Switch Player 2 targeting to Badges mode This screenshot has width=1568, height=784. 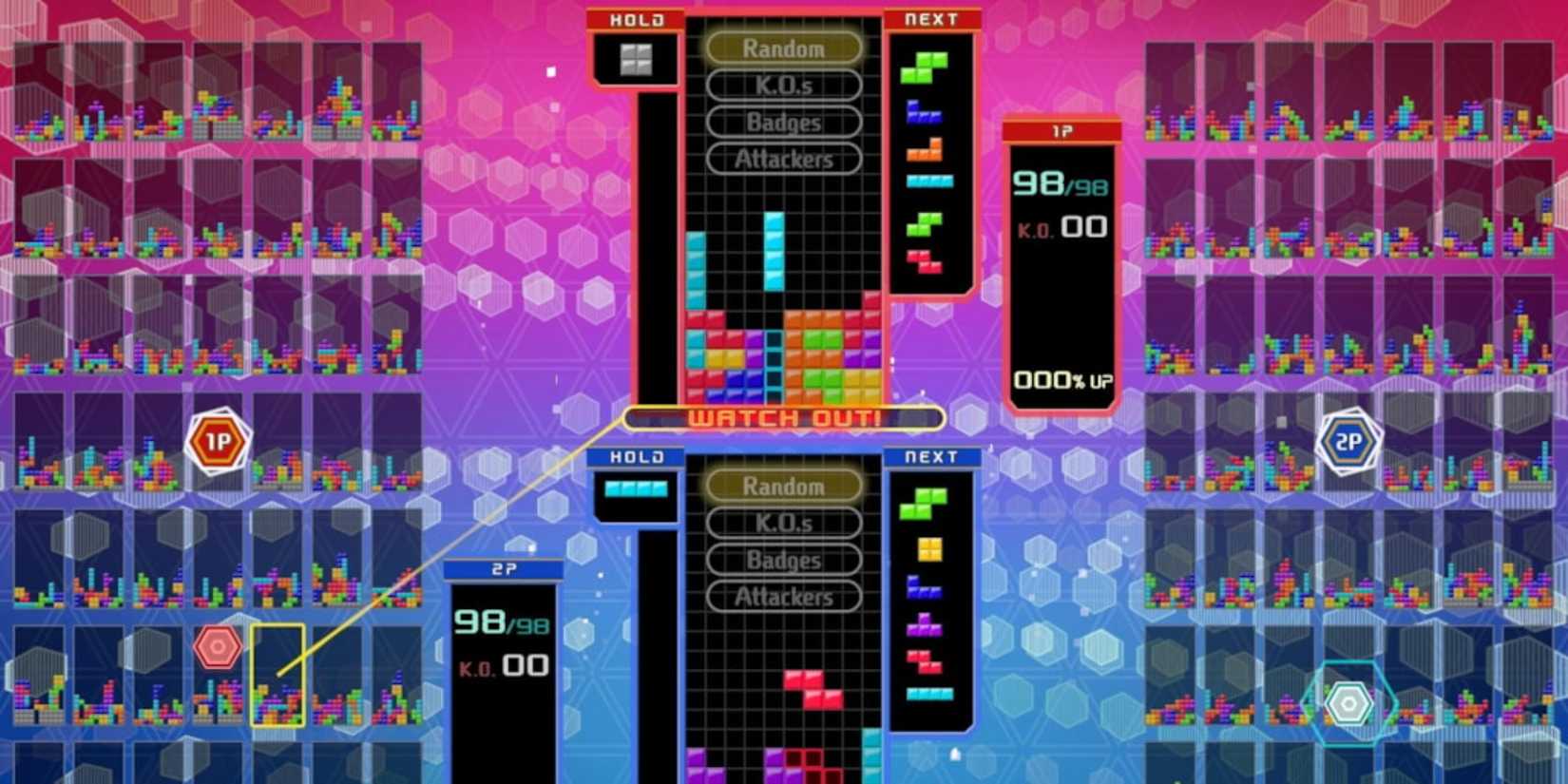(782, 560)
